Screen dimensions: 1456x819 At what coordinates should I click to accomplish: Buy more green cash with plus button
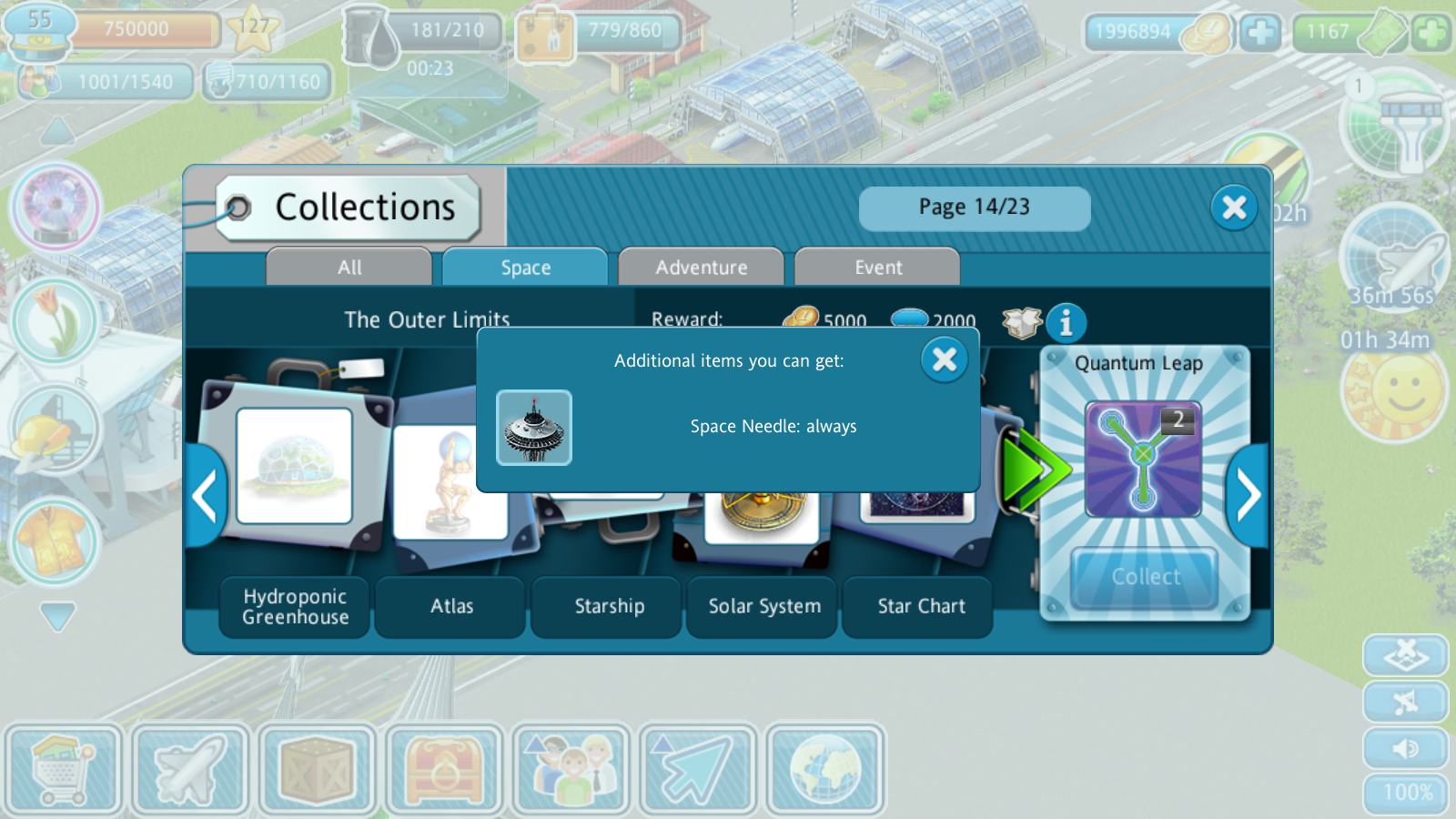(x=1431, y=33)
